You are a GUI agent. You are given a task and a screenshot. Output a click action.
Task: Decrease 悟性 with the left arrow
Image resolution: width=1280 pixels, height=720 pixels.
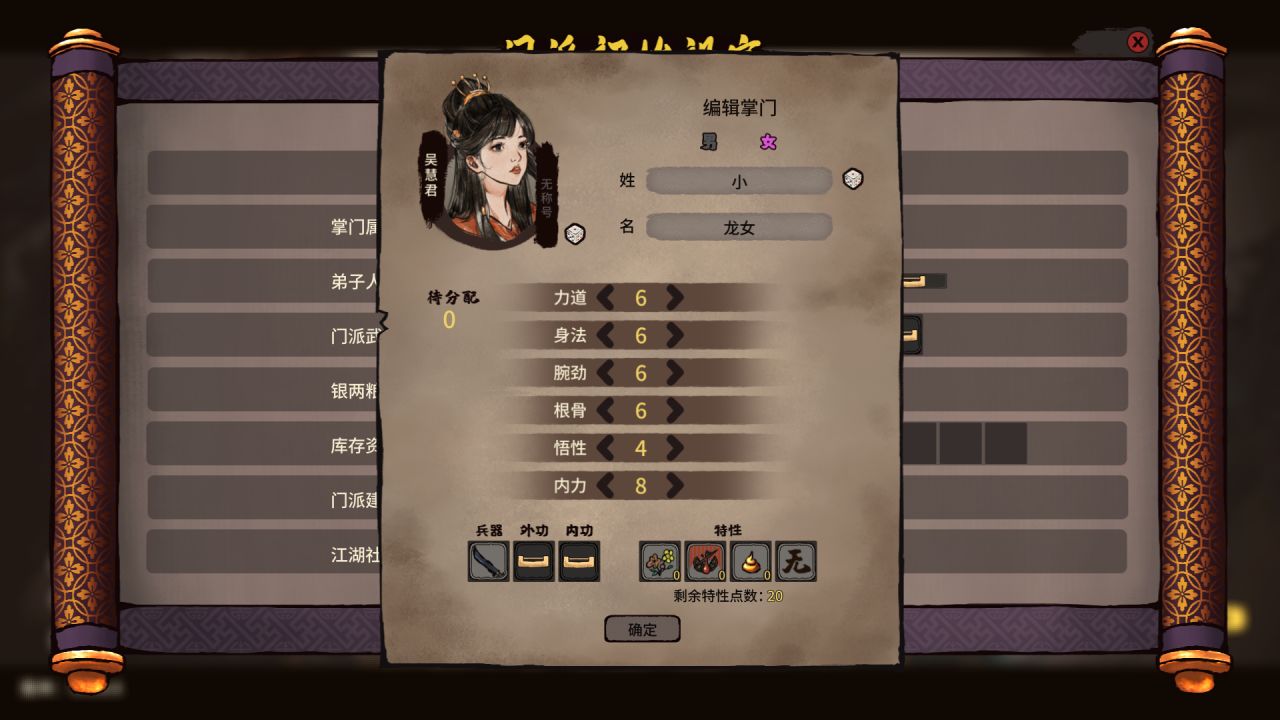click(x=606, y=448)
